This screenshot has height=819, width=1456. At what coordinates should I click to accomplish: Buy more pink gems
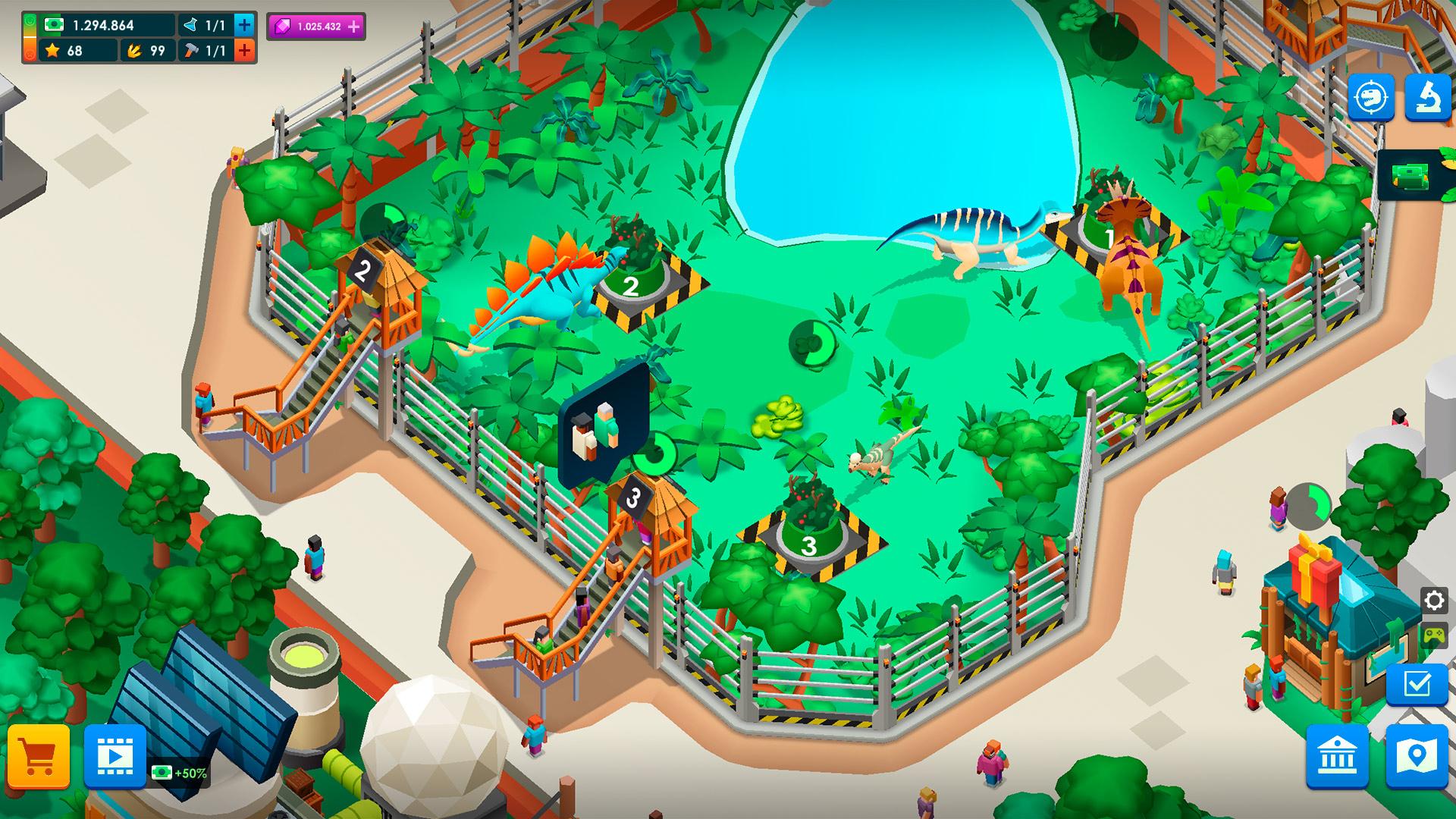pyautogui.click(x=354, y=27)
